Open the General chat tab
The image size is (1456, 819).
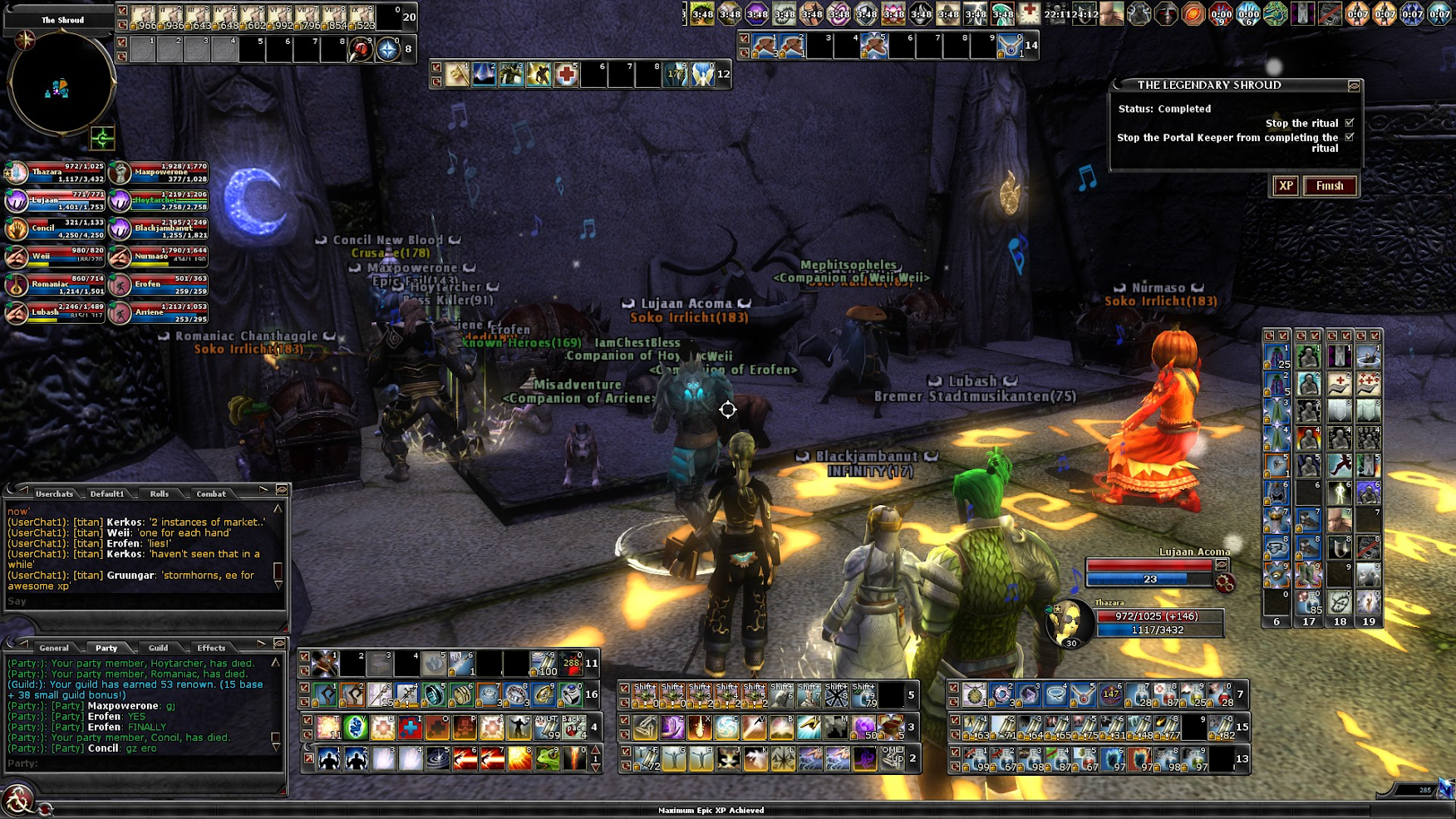coord(54,648)
